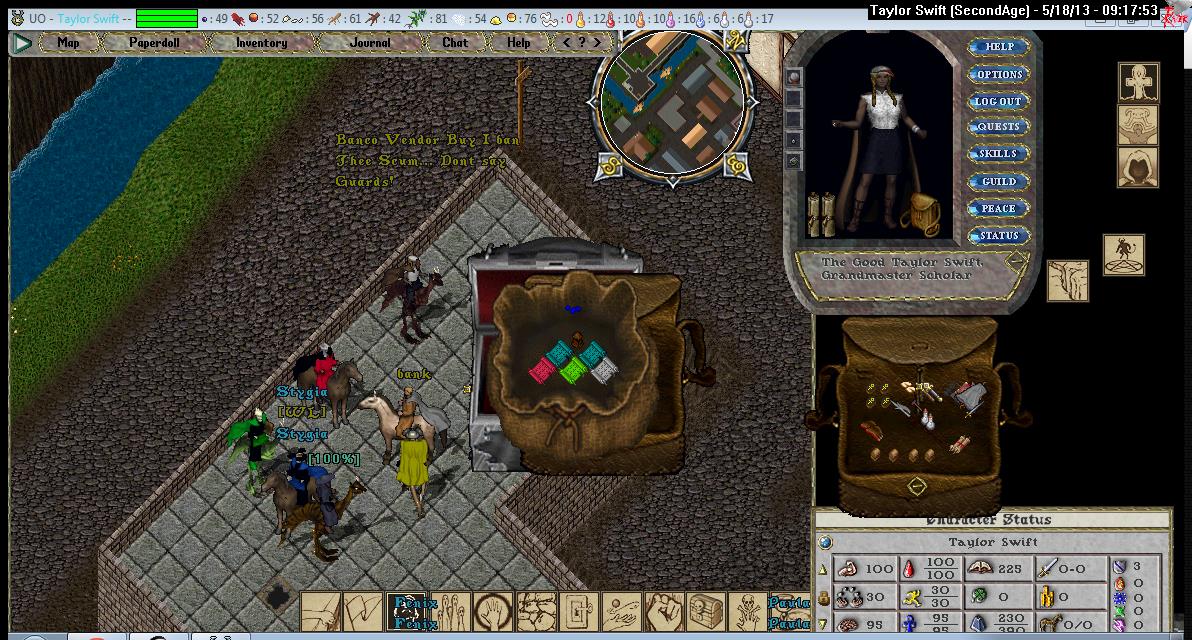Open OPTIONS from the paperdoll
This screenshot has width=1192, height=640.
tap(998, 75)
